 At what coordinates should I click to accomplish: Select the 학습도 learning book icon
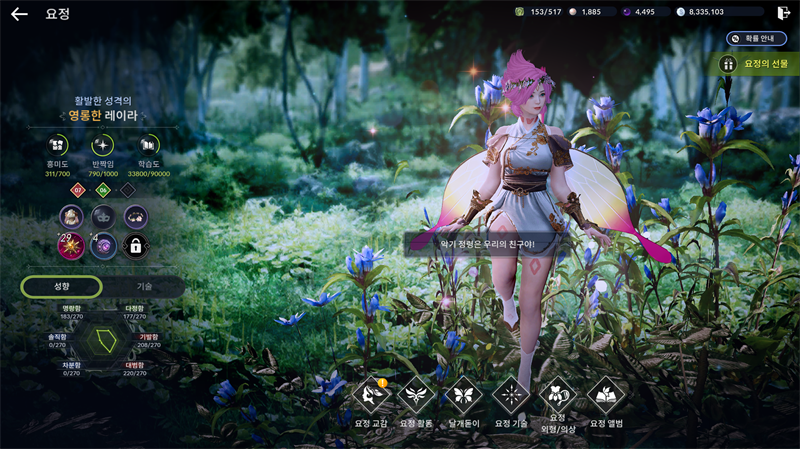coord(150,147)
